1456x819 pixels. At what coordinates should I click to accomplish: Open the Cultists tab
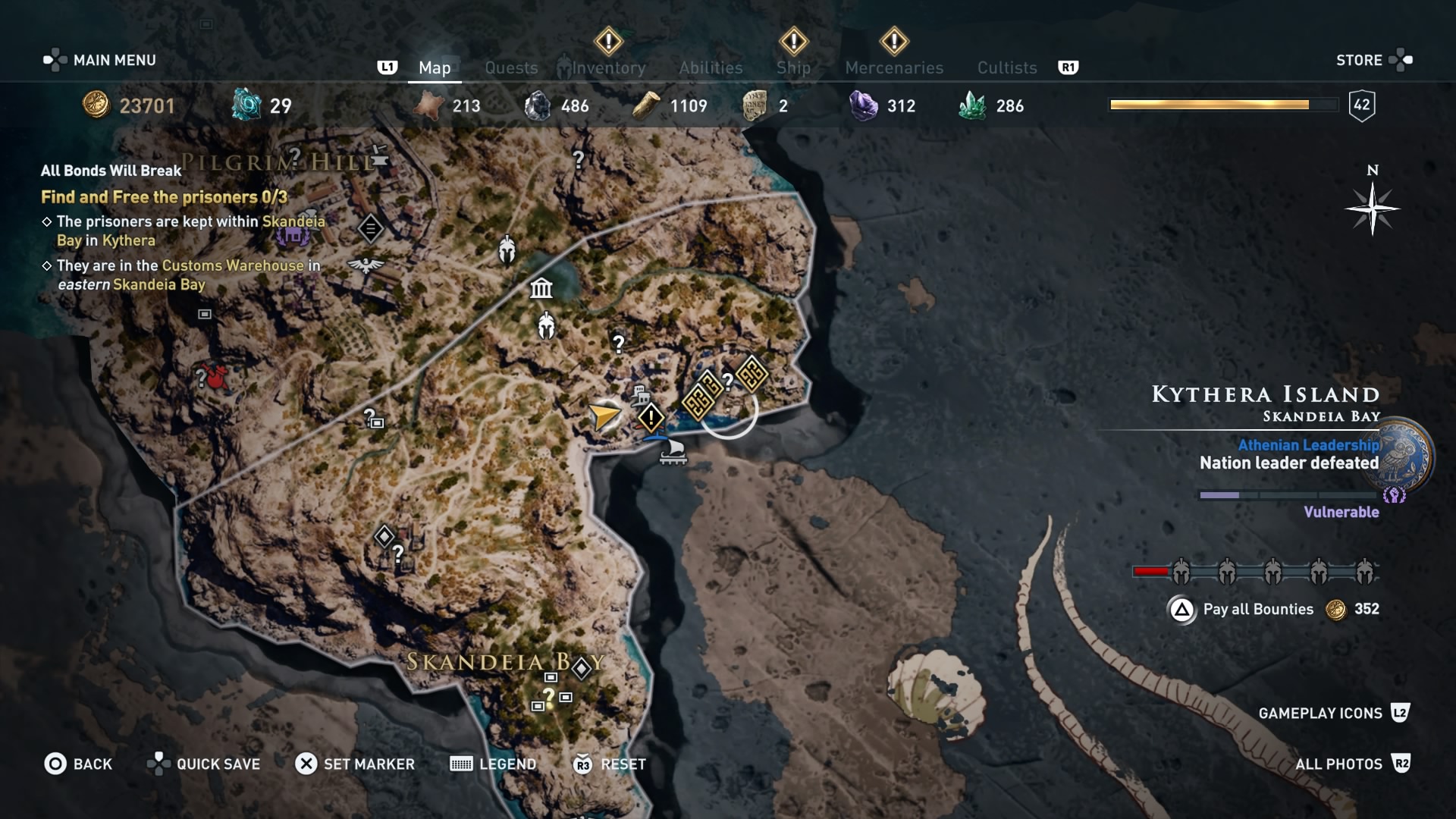[1006, 67]
